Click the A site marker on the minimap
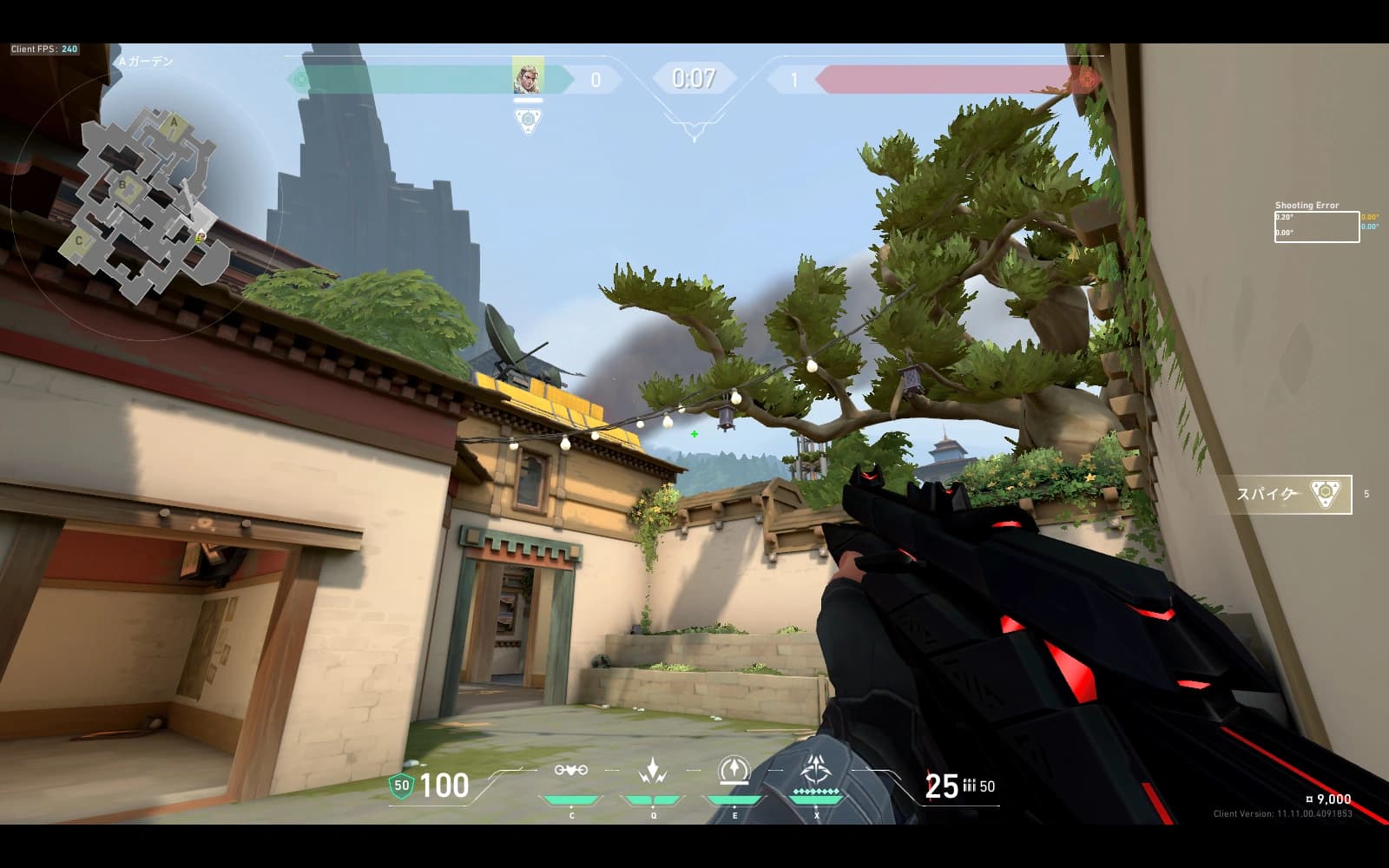Viewport: 1389px width, 868px height. pyautogui.click(x=174, y=123)
